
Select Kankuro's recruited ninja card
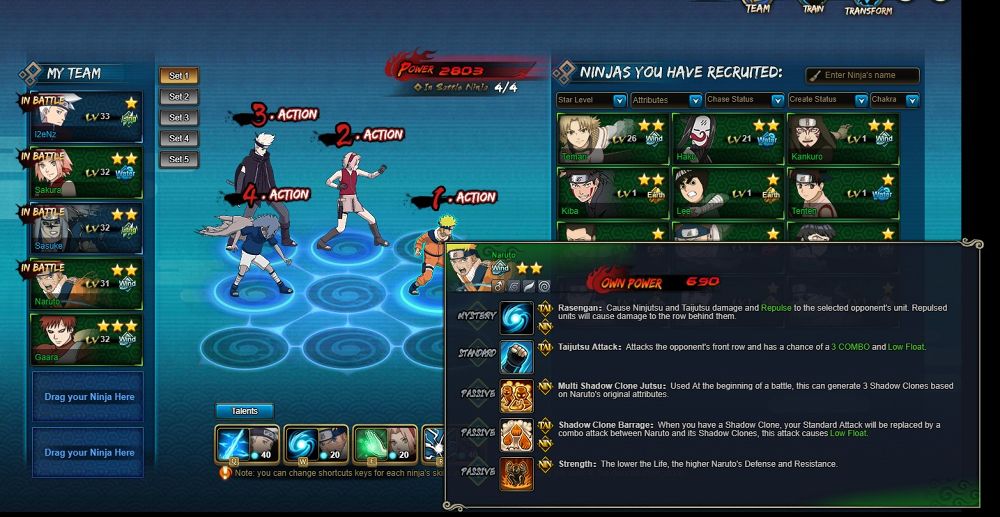tap(842, 137)
